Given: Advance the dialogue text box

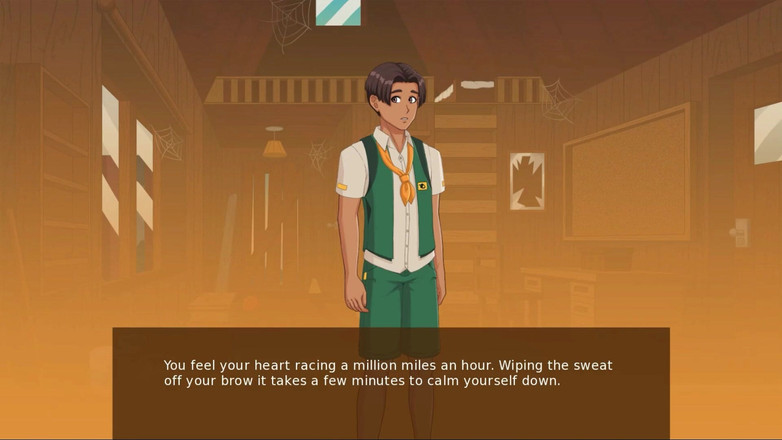Looking at the screenshot, I should click(390, 382).
